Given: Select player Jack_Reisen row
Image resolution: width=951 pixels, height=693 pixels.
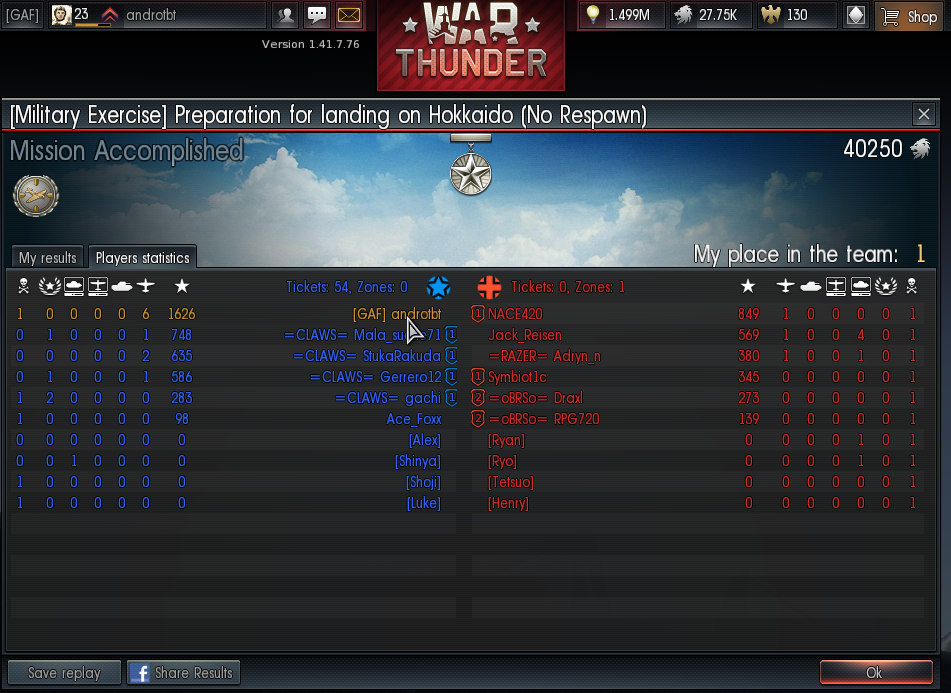Looking at the screenshot, I should click(524, 335).
